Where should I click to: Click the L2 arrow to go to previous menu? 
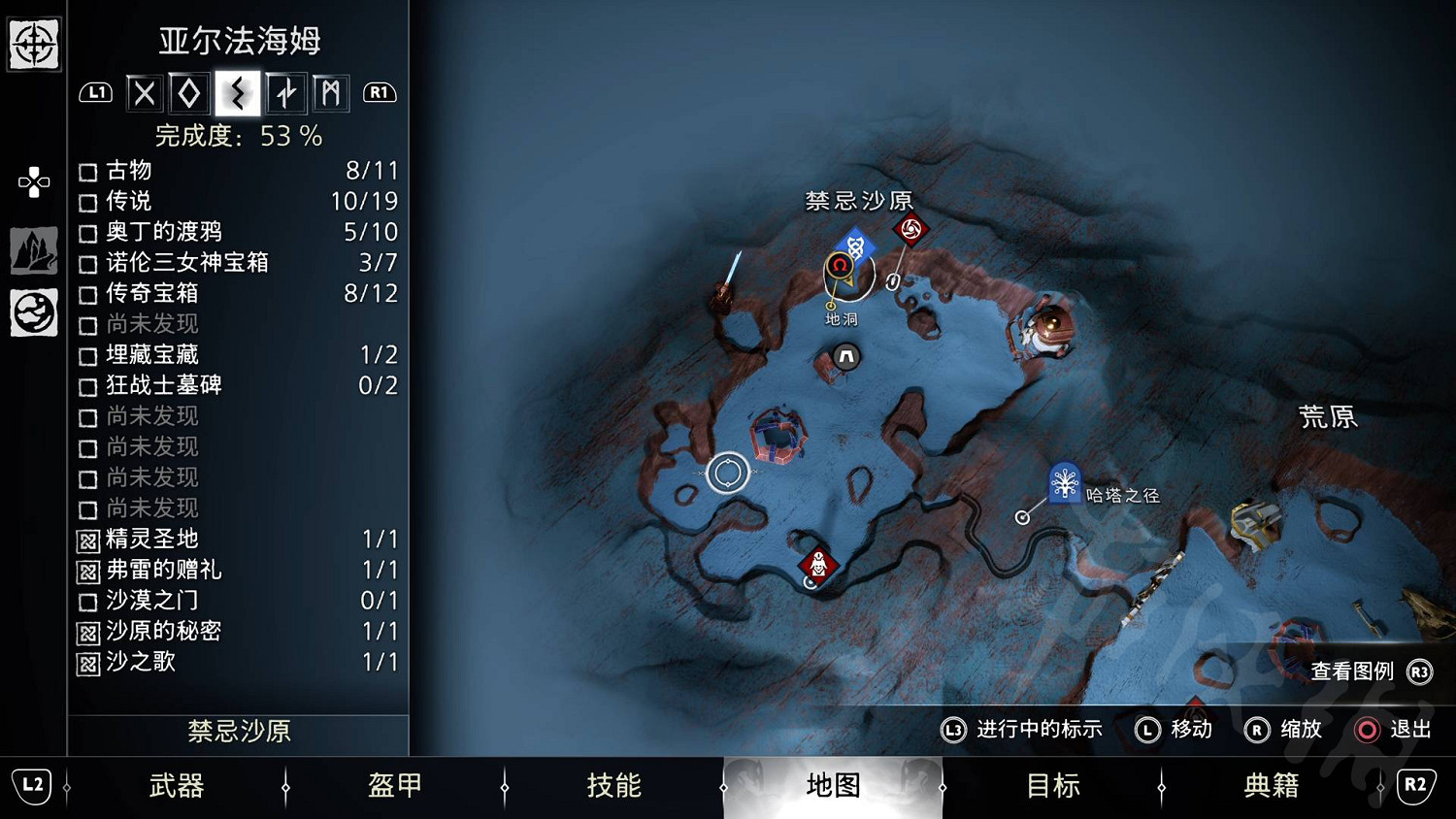point(32,787)
